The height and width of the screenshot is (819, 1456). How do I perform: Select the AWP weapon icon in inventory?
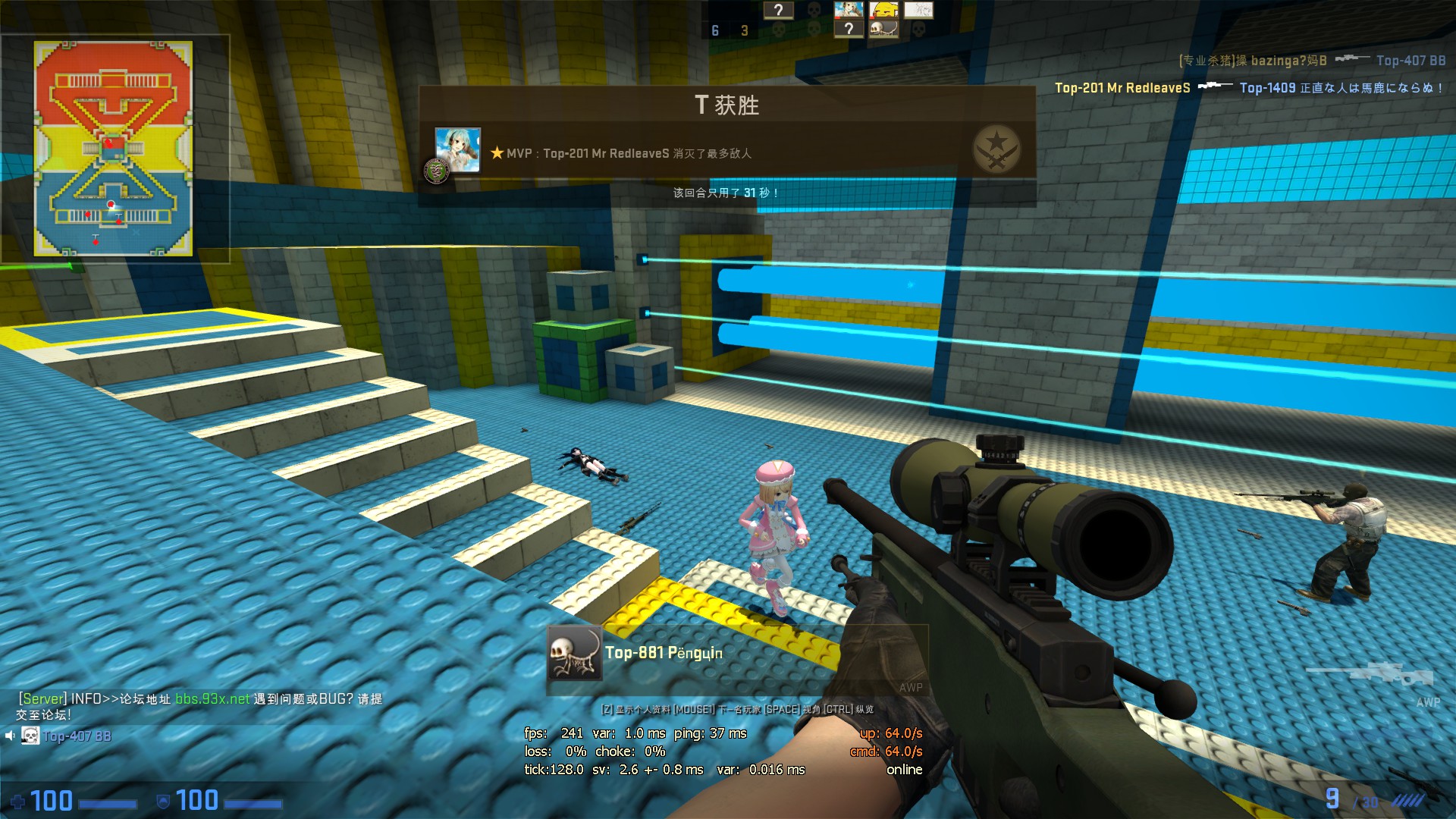coord(1371,674)
